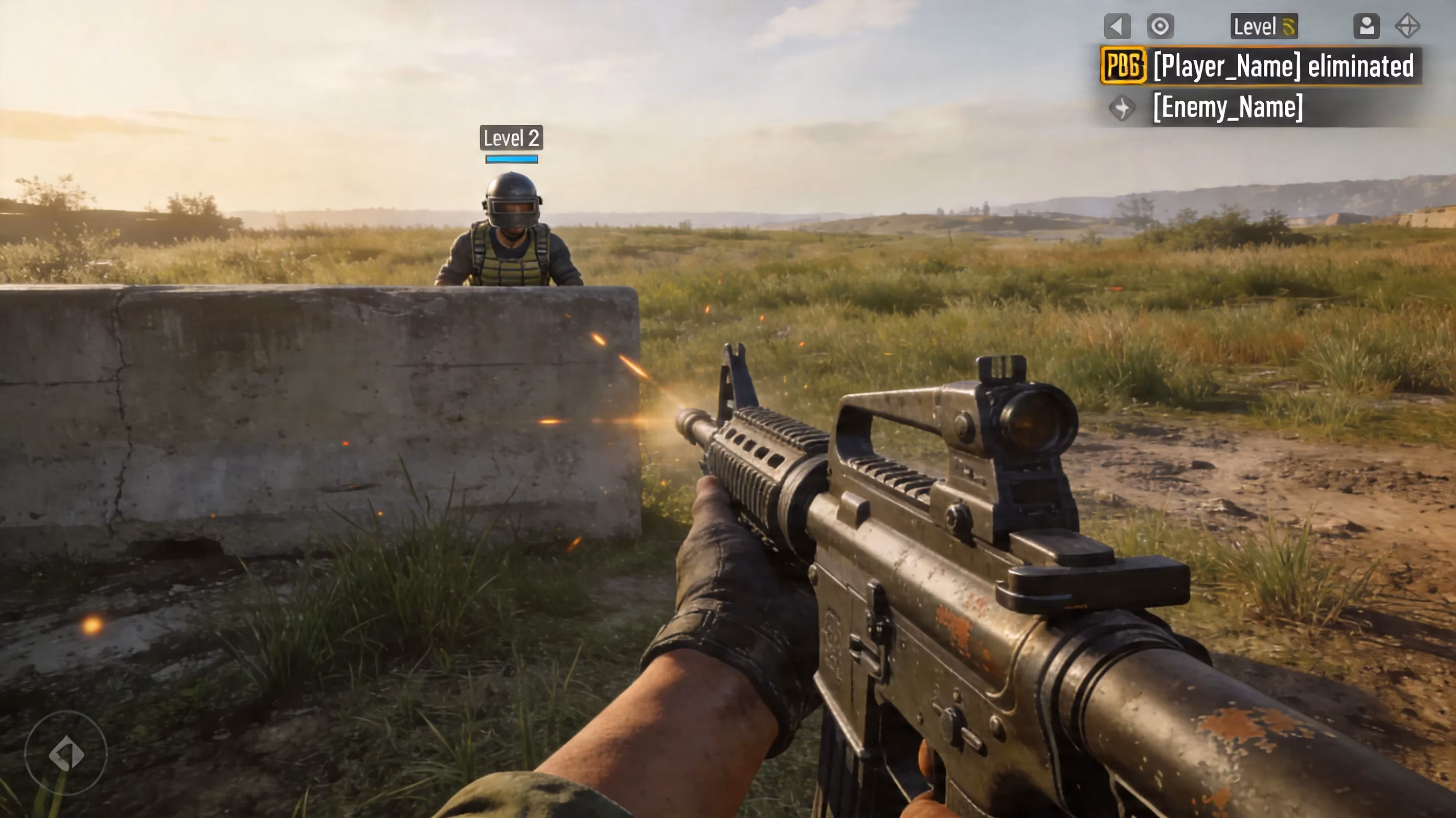
Task: Open the player avatar icon near top right
Action: pyautogui.click(x=1367, y=25)
